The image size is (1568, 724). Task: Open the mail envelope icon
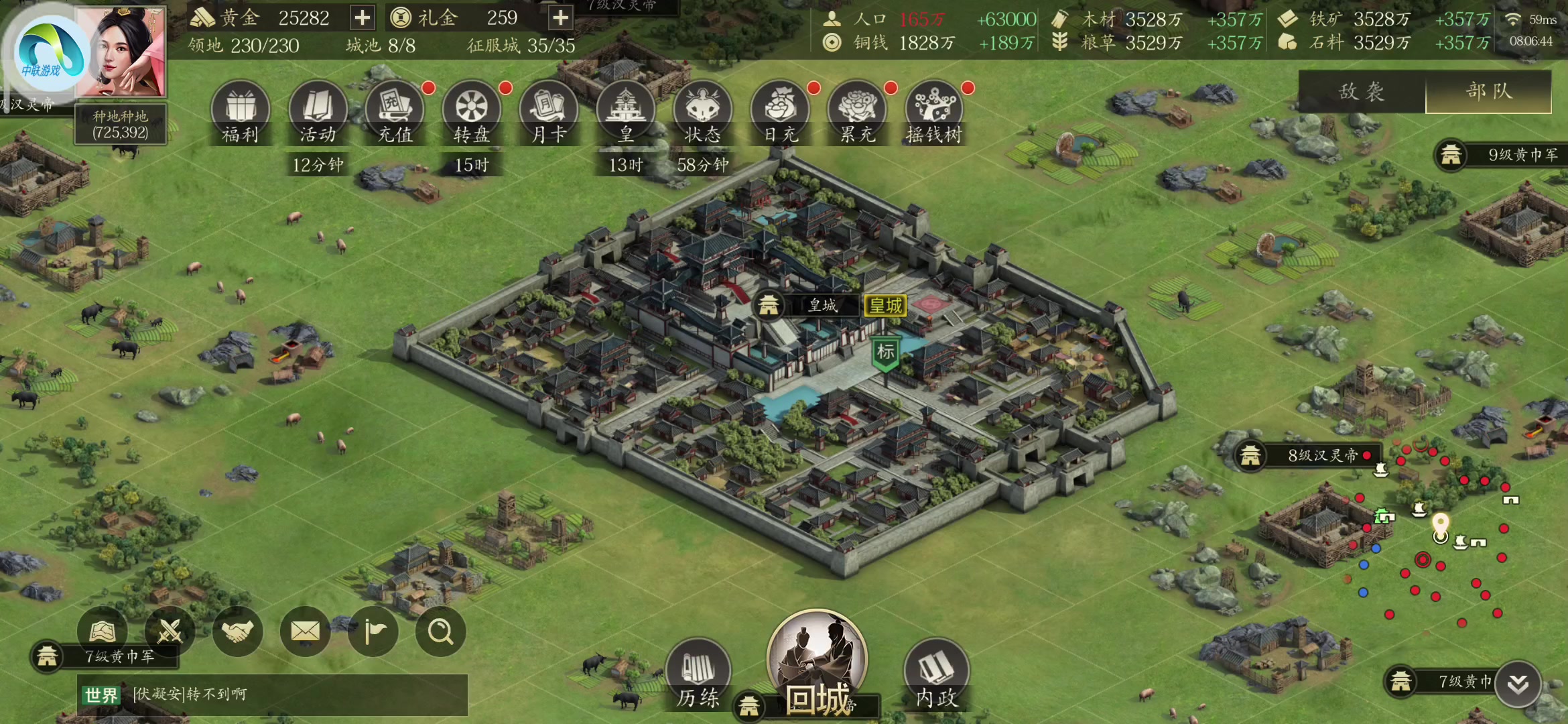pos(305,631)
